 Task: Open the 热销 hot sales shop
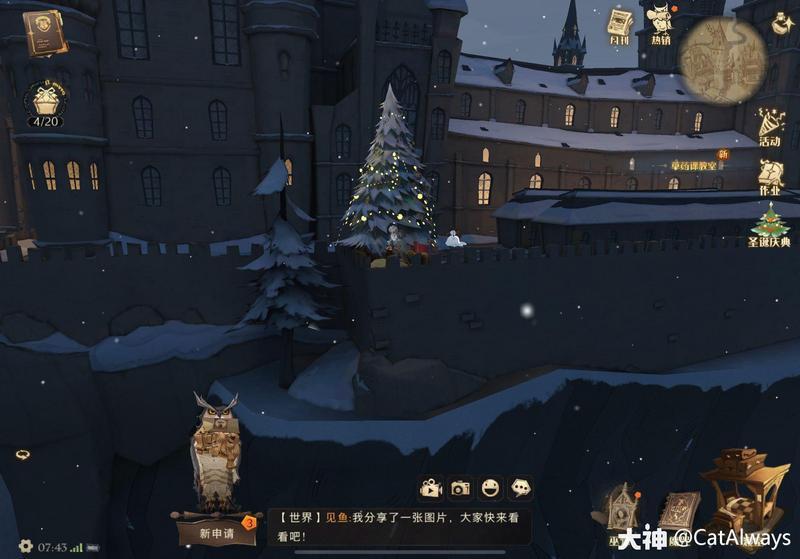click(x=662, y=24)
